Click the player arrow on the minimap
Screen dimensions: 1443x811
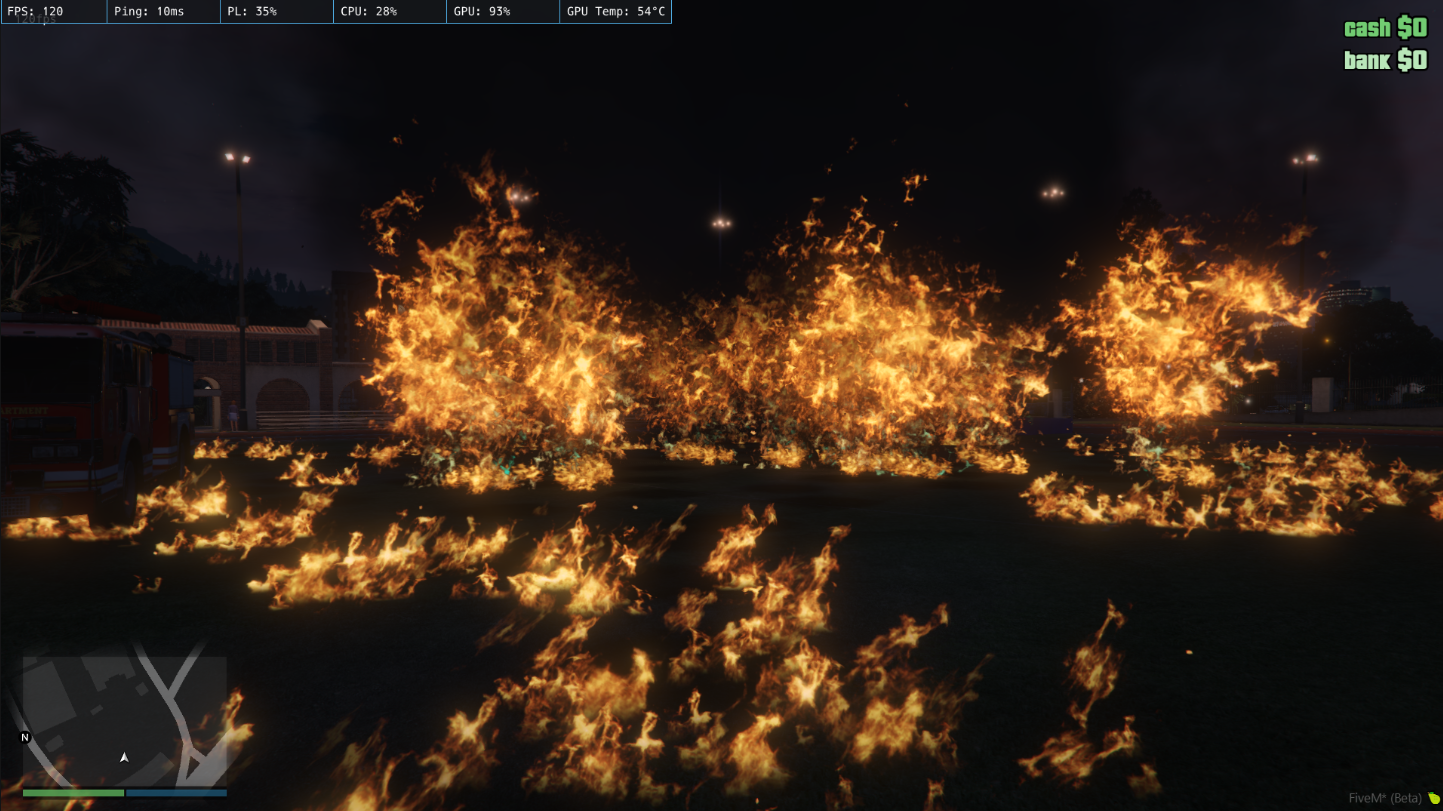124,758
